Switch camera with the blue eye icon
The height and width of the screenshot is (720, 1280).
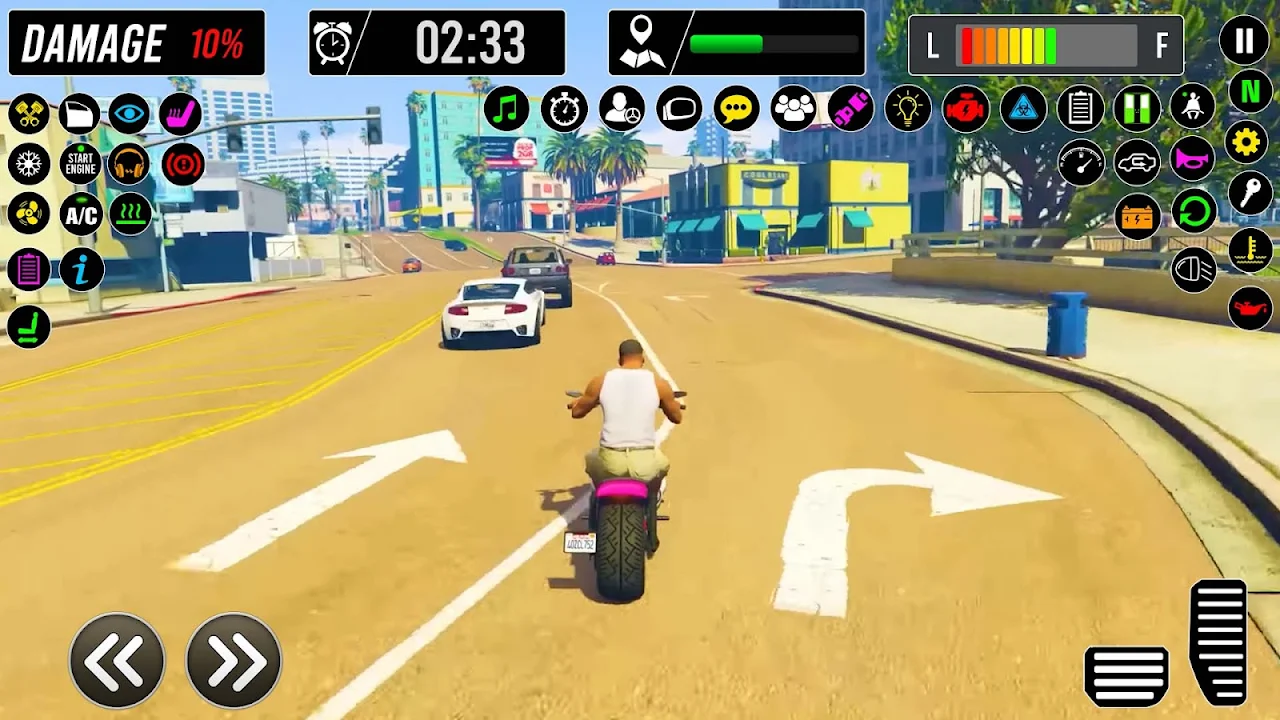(129, 114)
